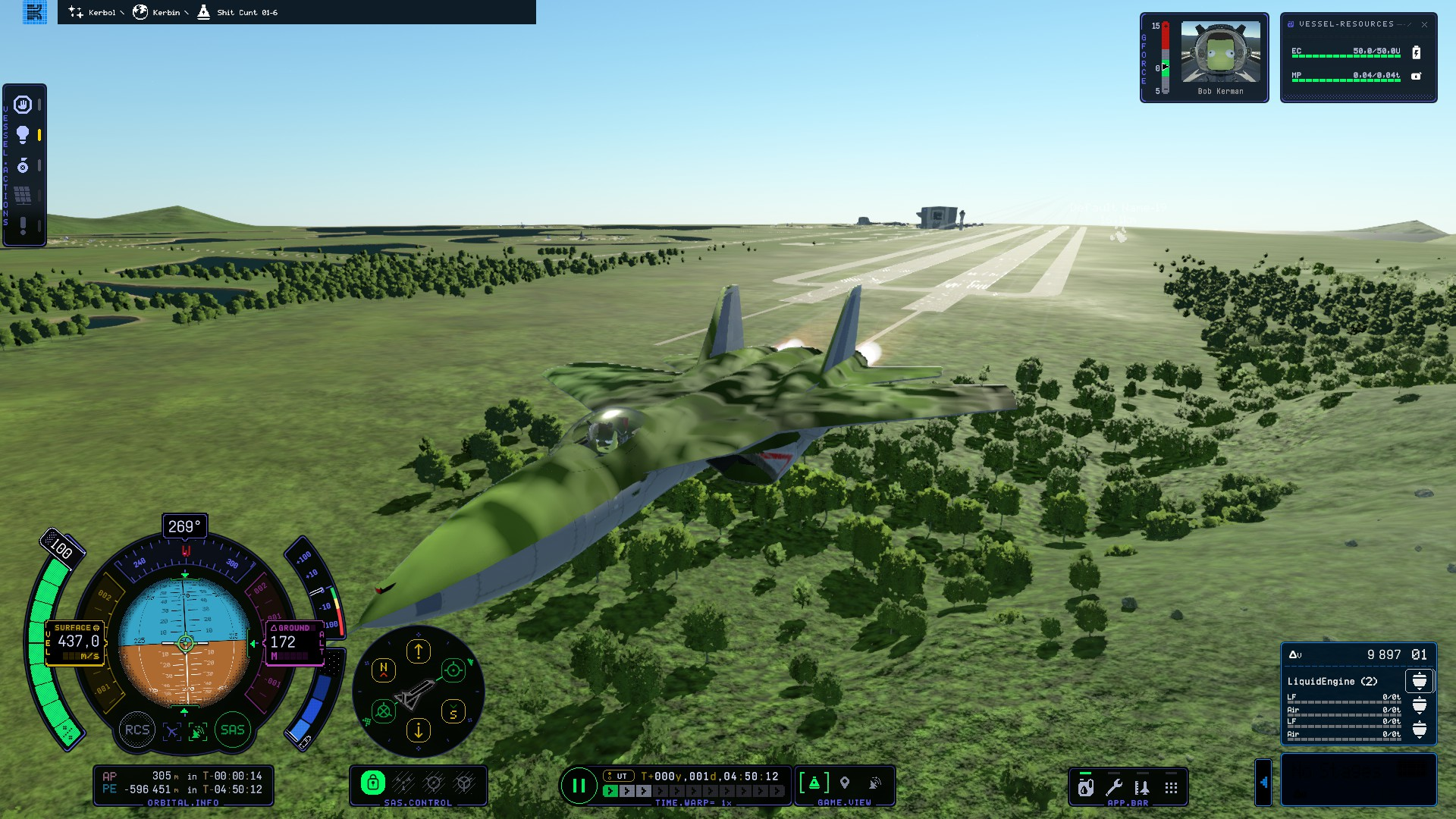Set SAS to the radial-out up arrow
Image resolution: width=1456 pixels, height=819 pixels.
click(x=419, y=651)
